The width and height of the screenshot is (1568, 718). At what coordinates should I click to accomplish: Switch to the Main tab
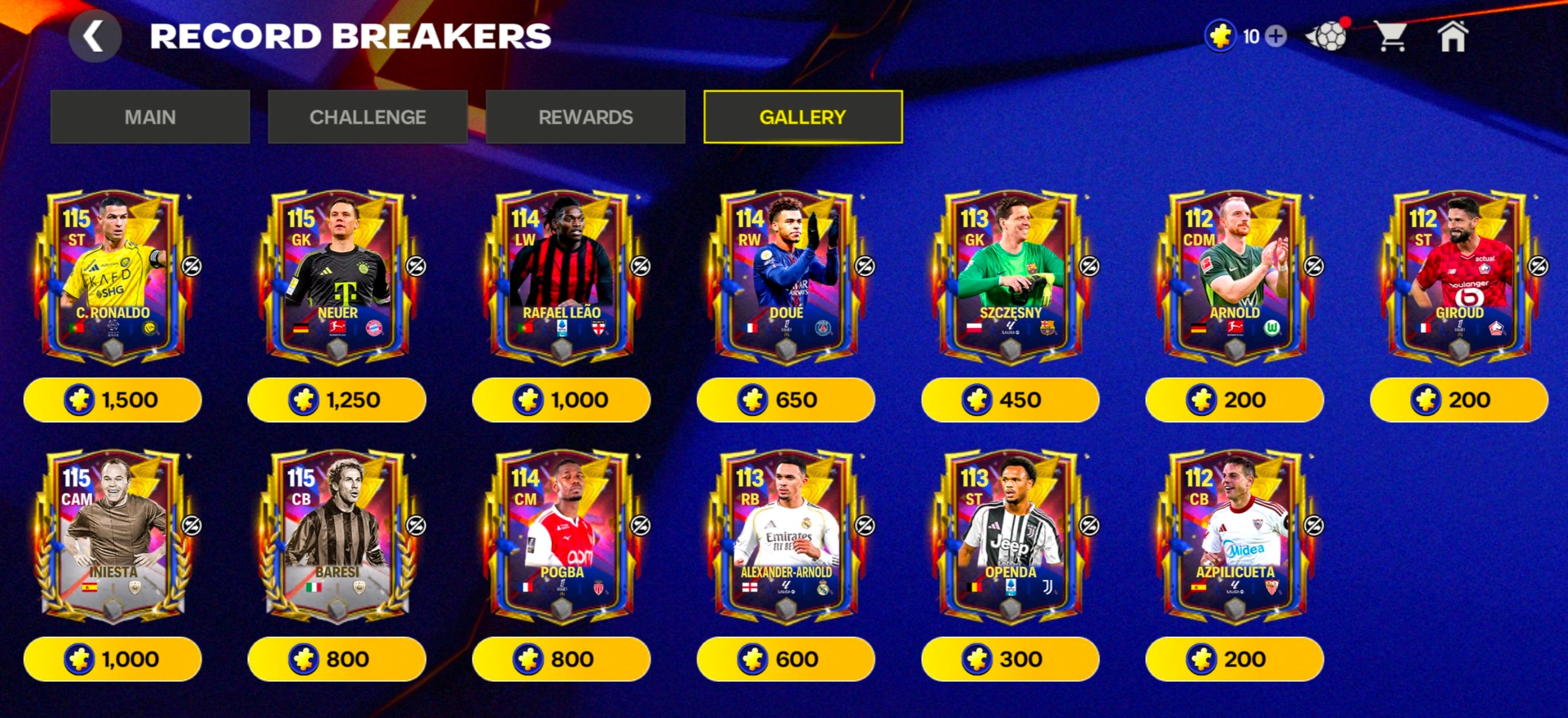(x=150, y=117)
